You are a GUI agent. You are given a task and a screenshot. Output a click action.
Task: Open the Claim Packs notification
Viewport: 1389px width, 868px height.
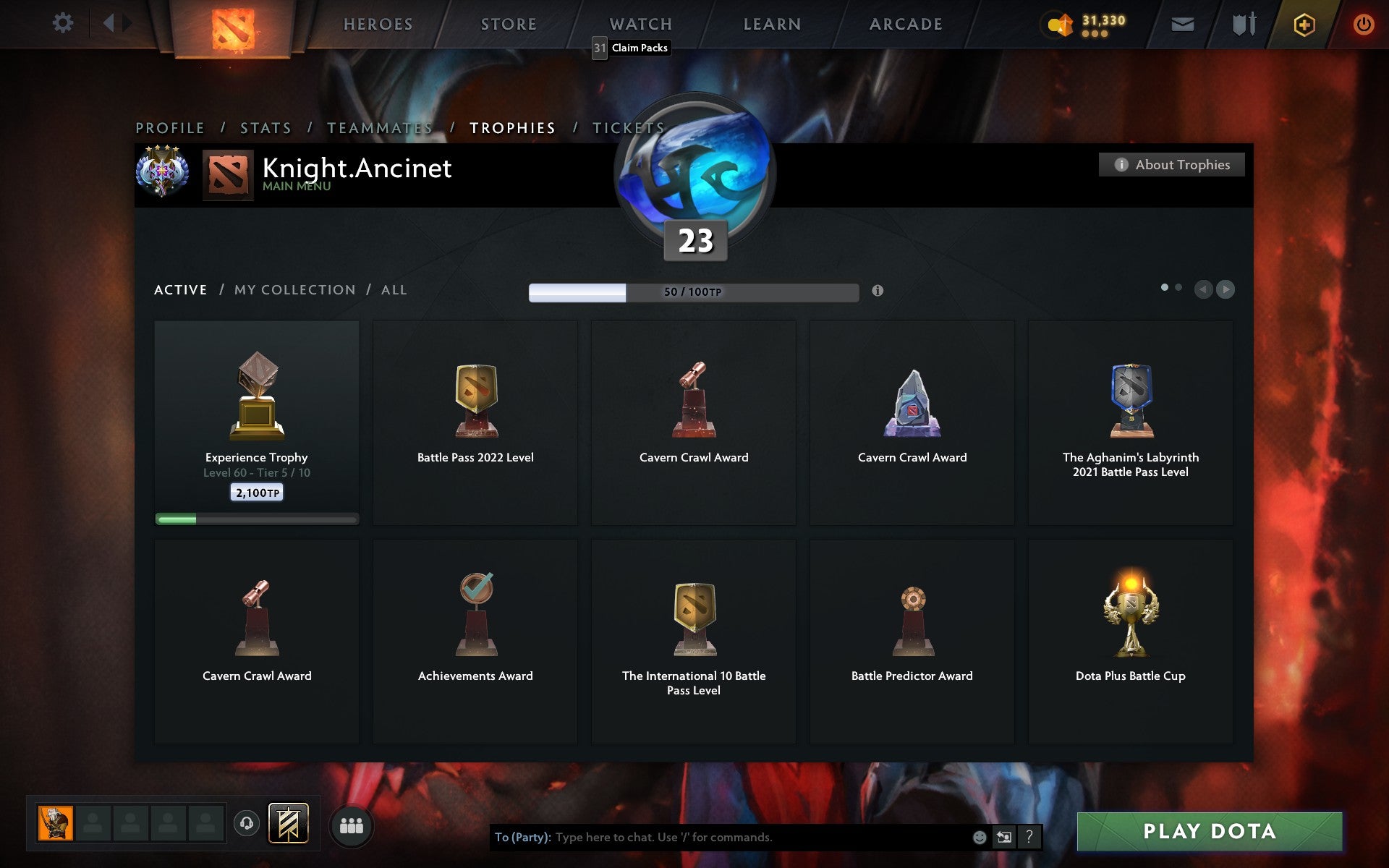639,48
